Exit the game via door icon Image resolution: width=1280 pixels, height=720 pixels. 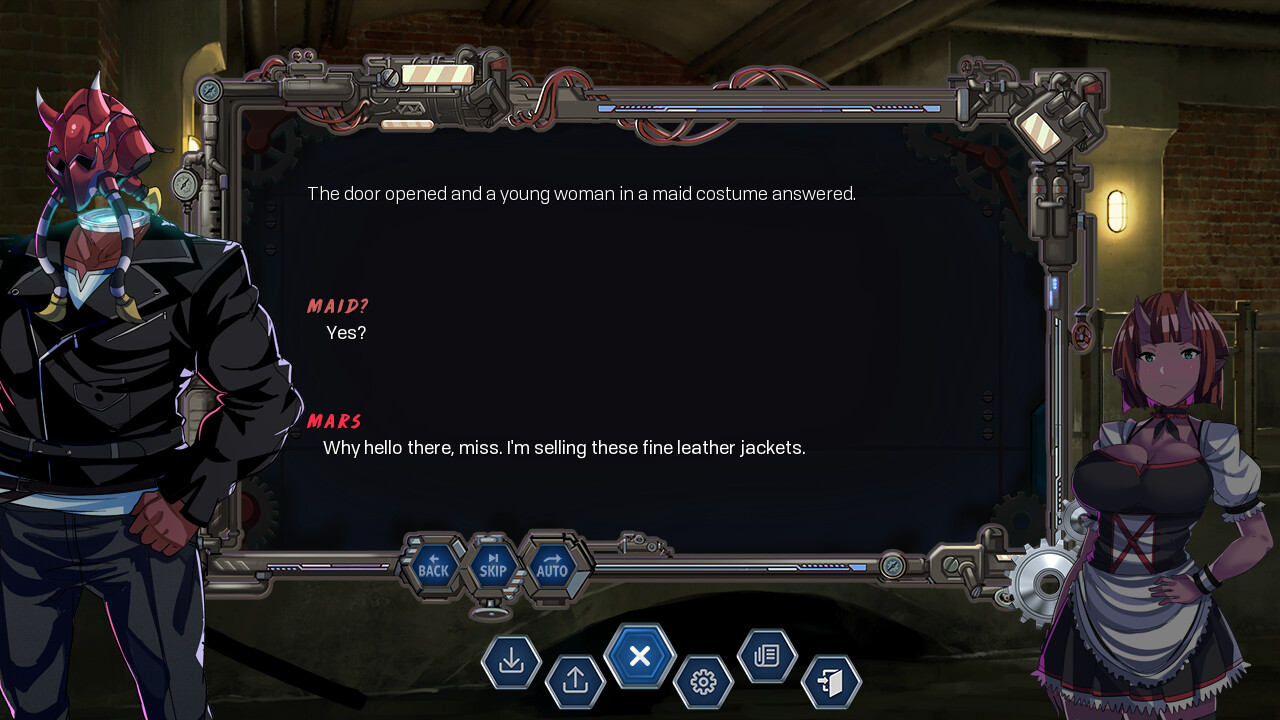click(831, 682)
